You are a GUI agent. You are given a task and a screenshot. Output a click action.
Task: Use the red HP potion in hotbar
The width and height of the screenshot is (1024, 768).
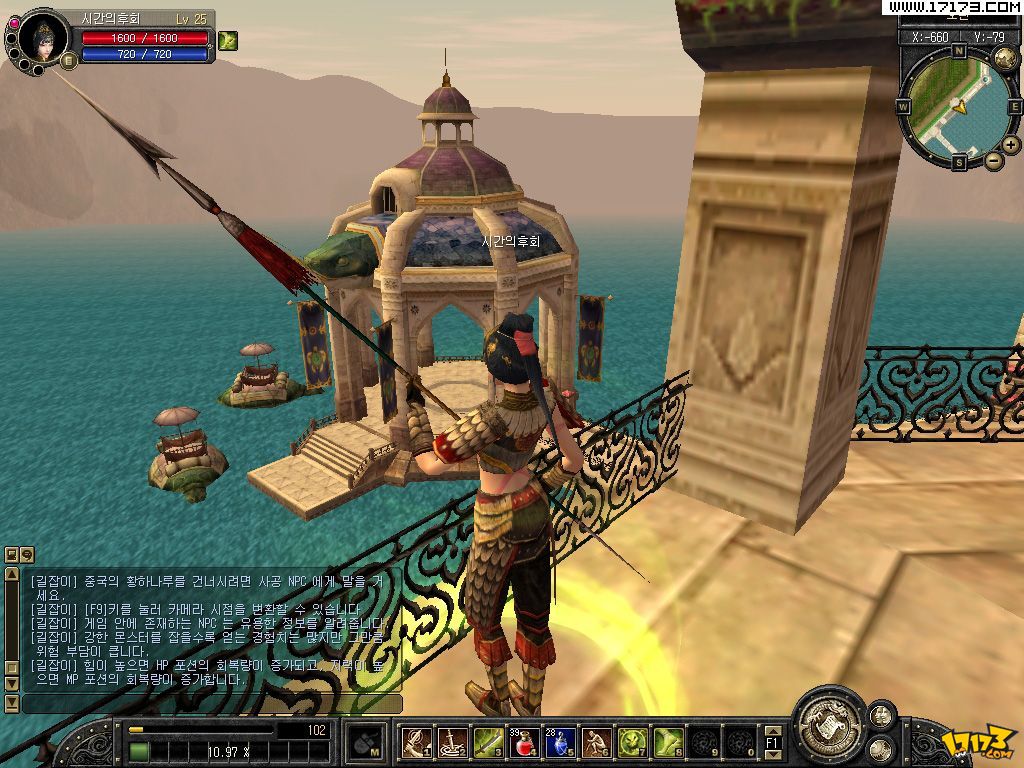(x=524, y=742)
